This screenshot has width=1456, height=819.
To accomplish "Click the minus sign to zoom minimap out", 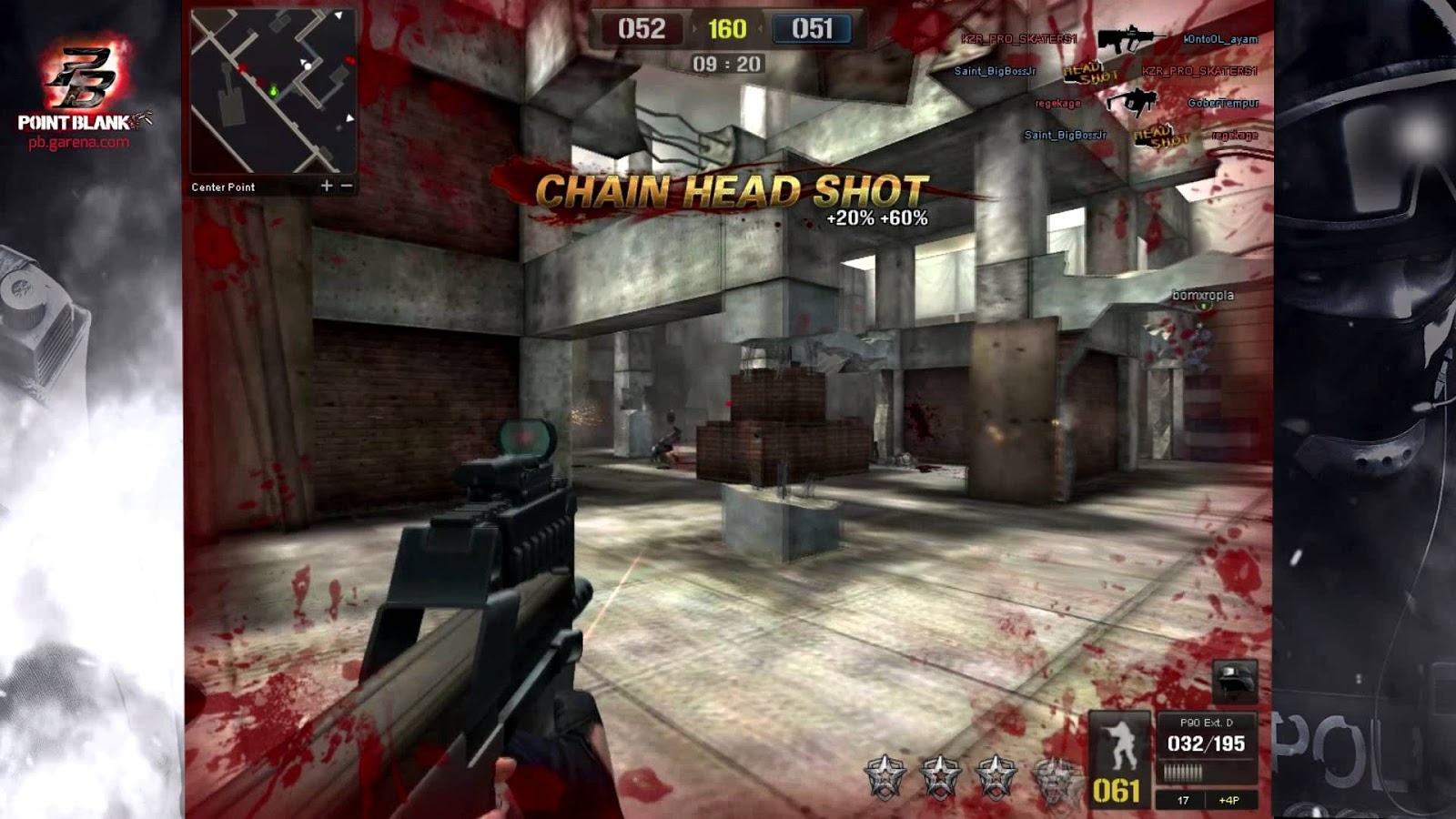I will pos(349,184).
